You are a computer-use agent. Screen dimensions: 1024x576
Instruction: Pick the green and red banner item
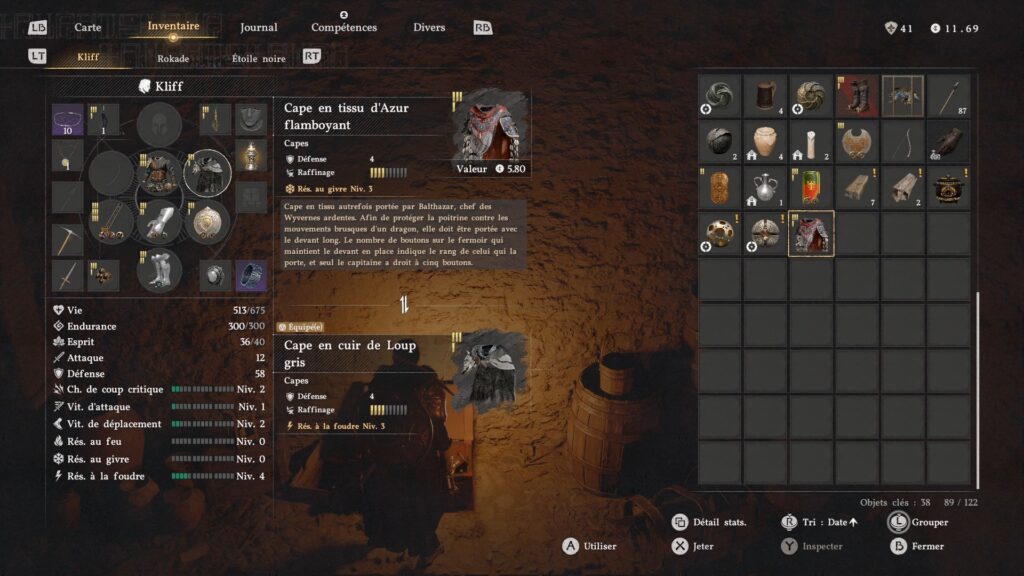tap(811, 188)
